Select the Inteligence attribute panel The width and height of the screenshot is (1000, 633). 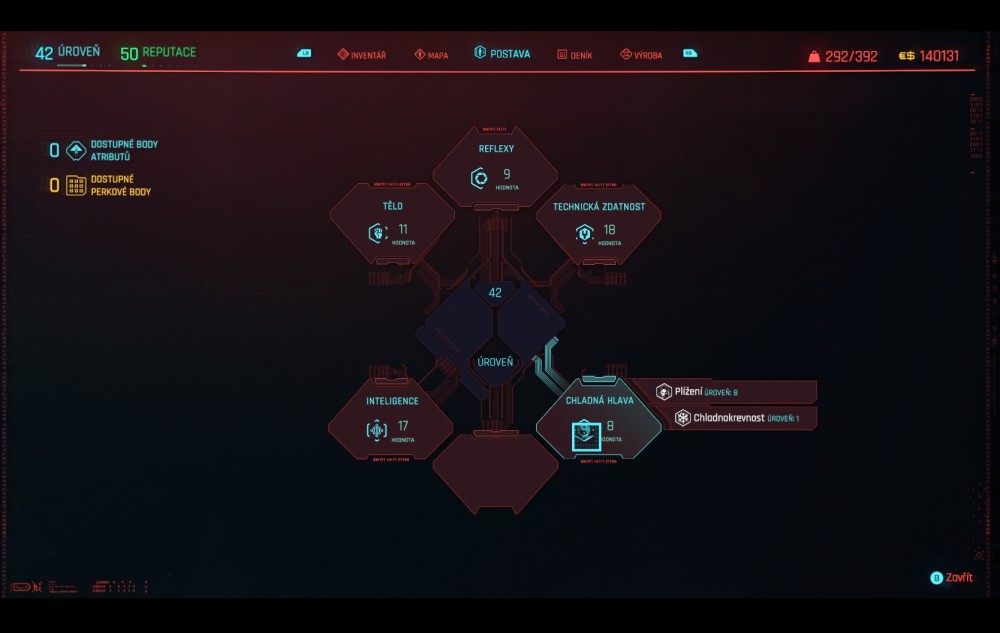392,419
